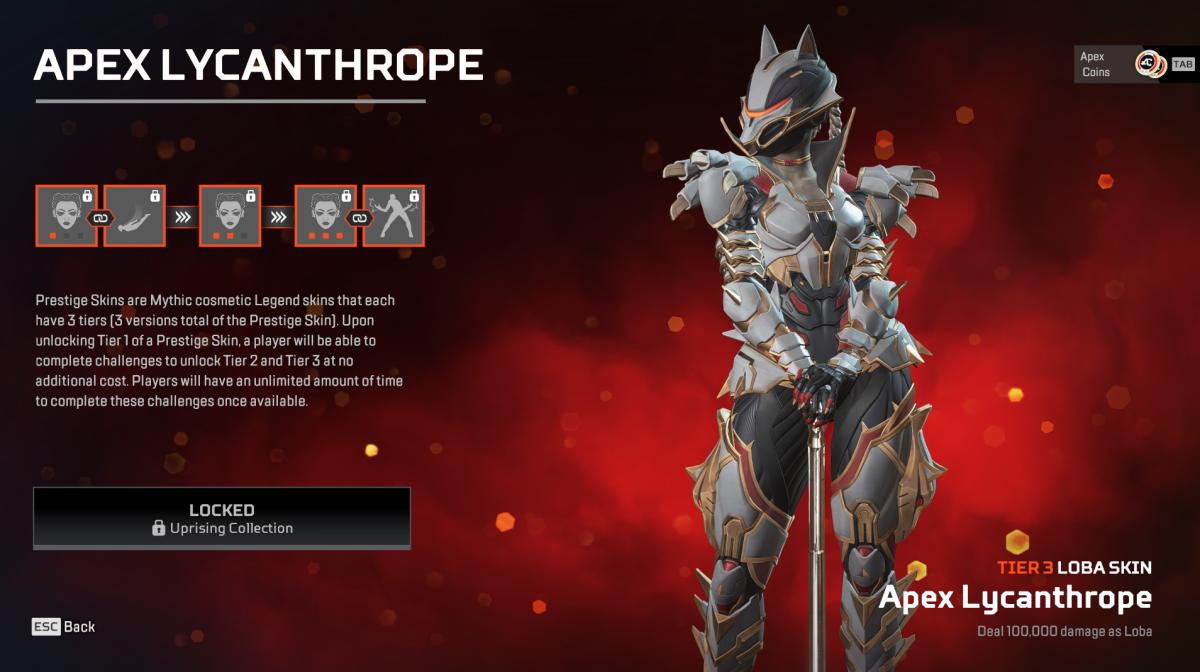The width and height of the screenshot is (1200, 672).
Task: Choose the Tier 2 Loba skin tile
Action: click(x=230, y=215)
